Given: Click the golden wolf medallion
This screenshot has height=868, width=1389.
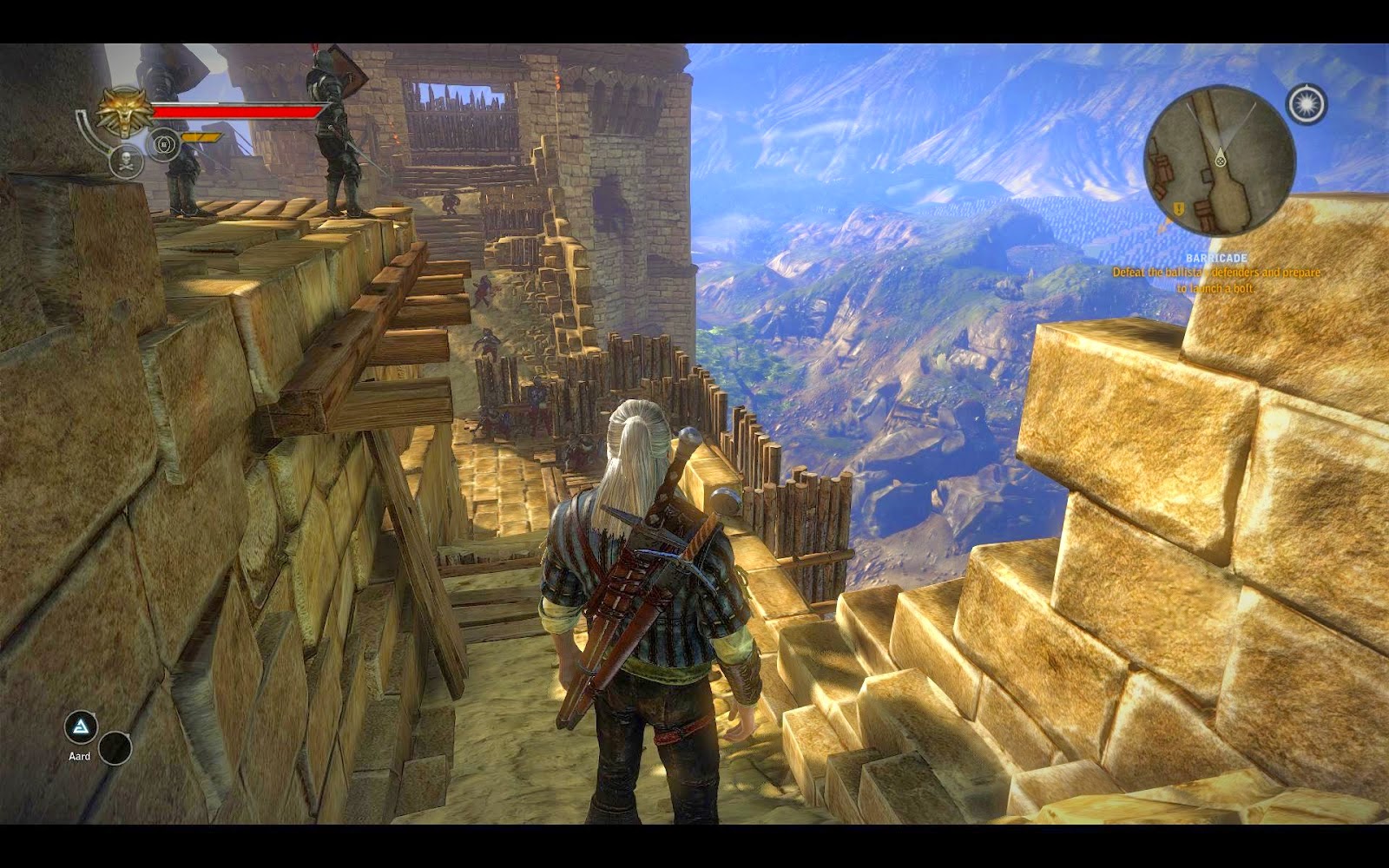Looking at the screenshot, I should coord(123,110).
